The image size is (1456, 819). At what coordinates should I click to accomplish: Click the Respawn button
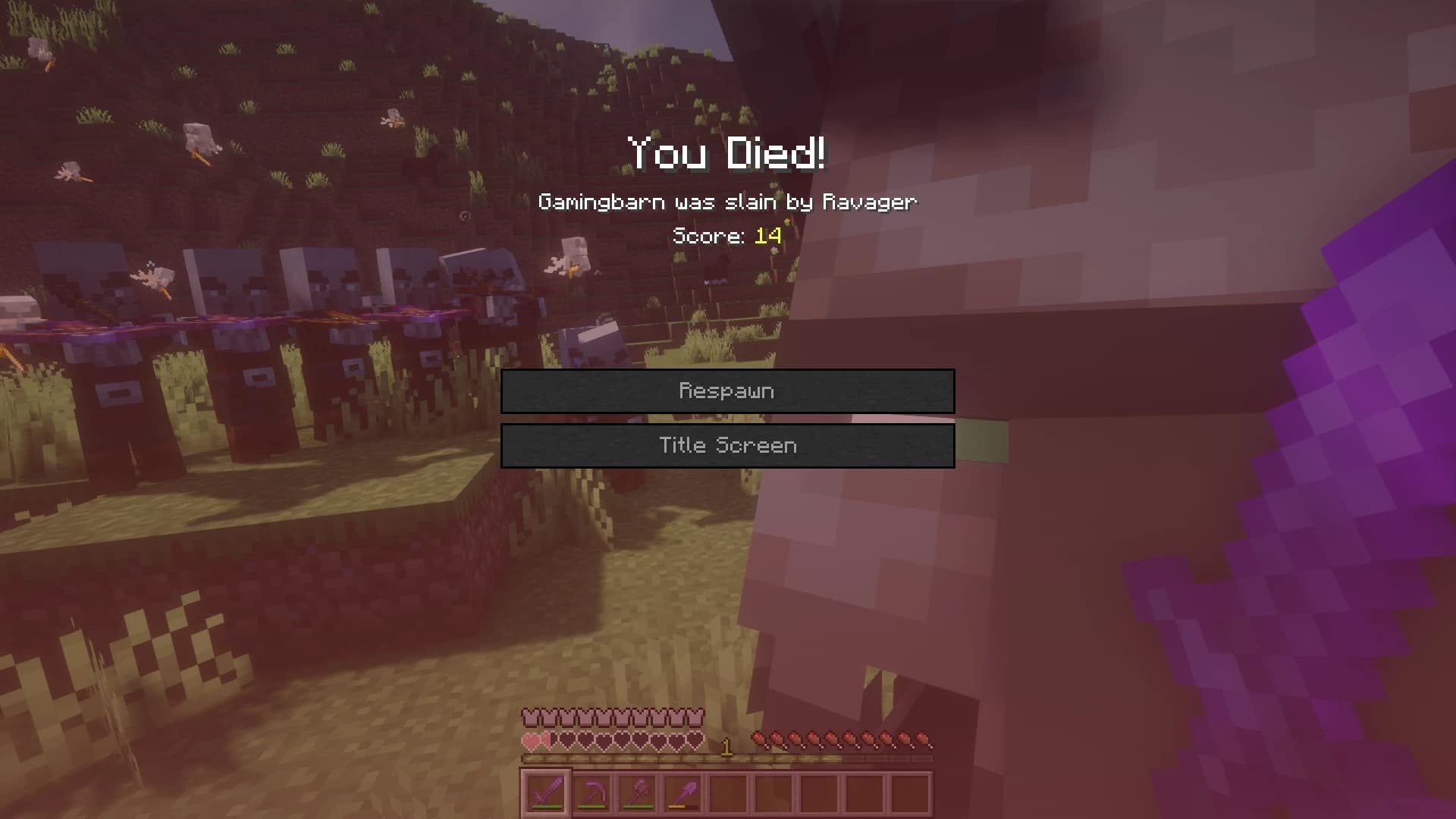point(727,391)
